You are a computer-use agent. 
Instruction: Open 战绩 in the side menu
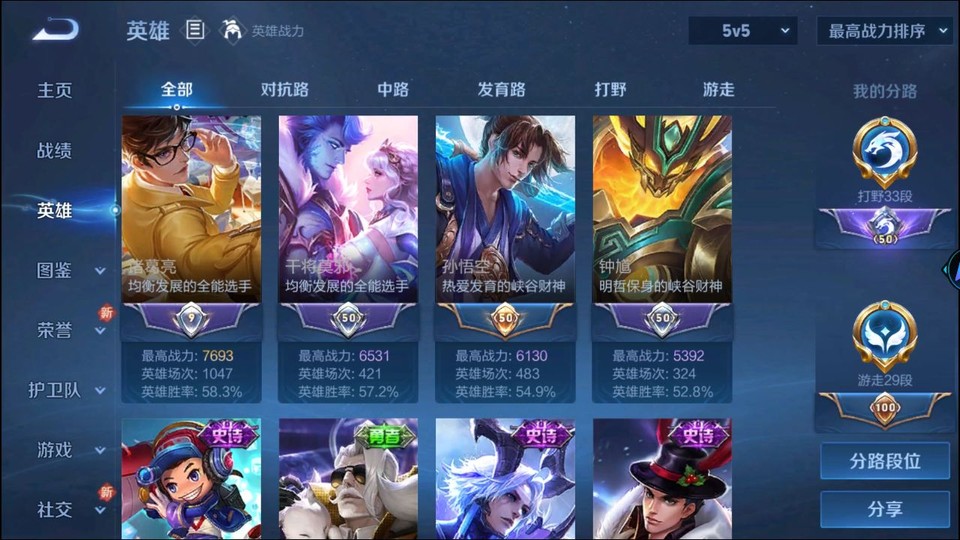point(55,151)
